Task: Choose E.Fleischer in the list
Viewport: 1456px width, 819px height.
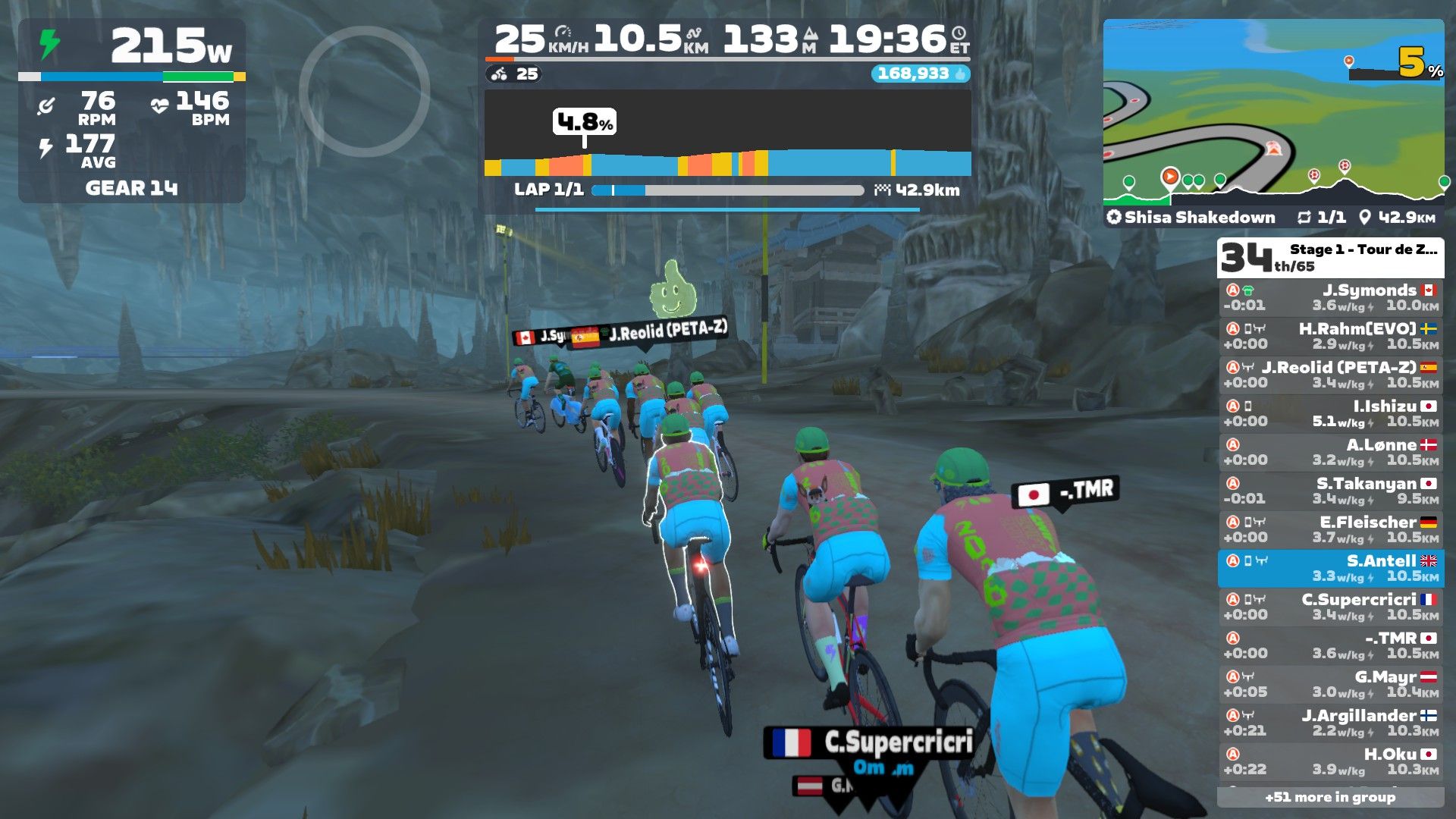Action: point(1331,529)
